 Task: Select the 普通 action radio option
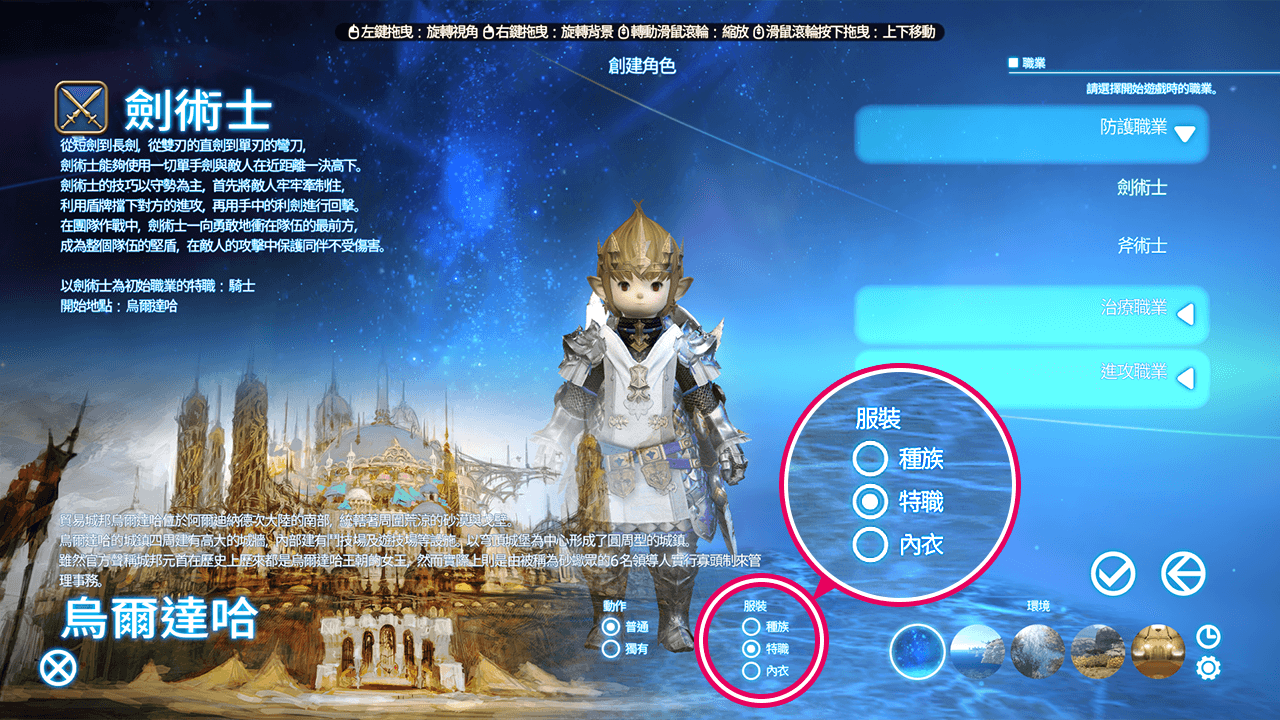pos(611,627)
